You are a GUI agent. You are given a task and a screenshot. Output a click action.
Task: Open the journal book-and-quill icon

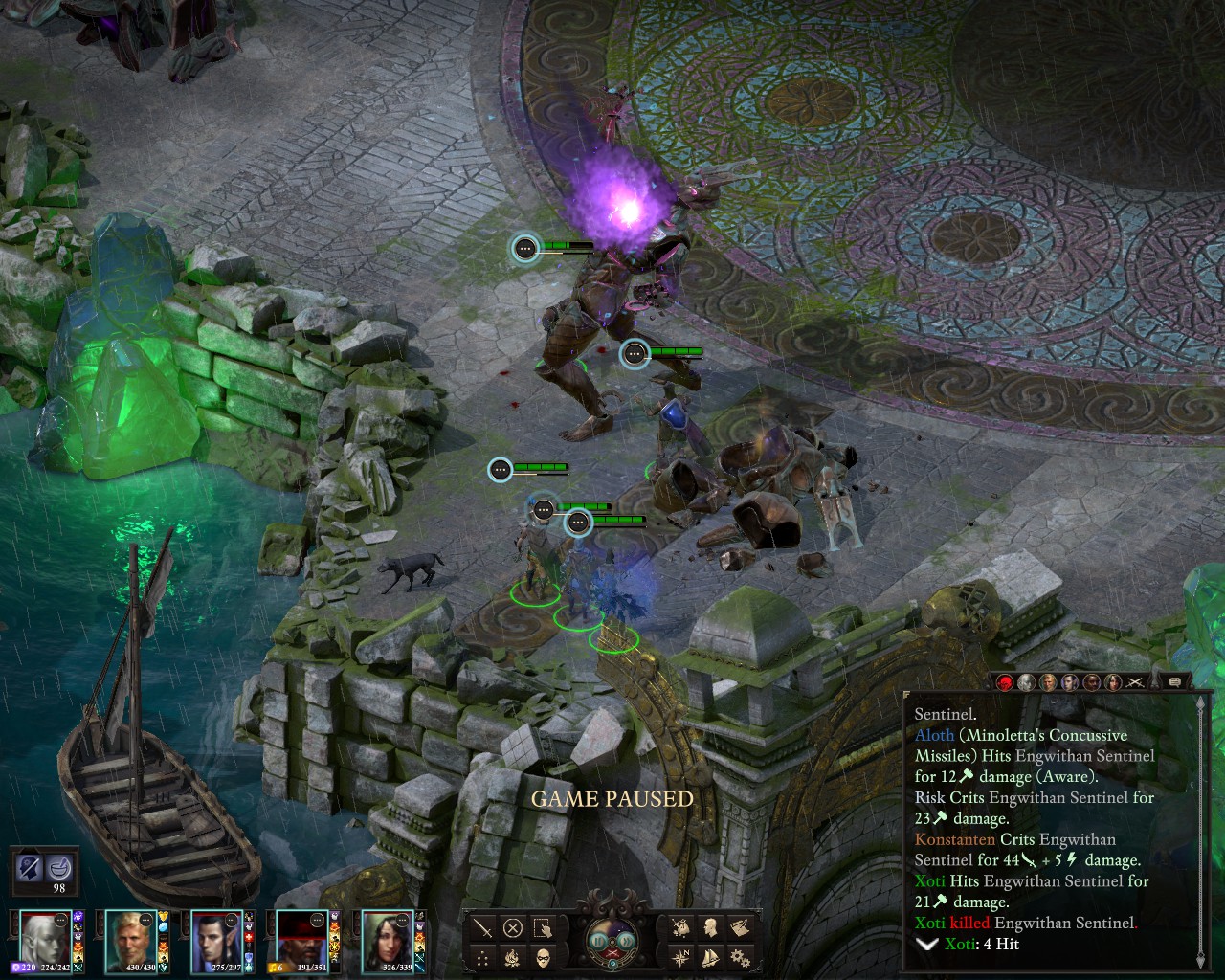740,927
